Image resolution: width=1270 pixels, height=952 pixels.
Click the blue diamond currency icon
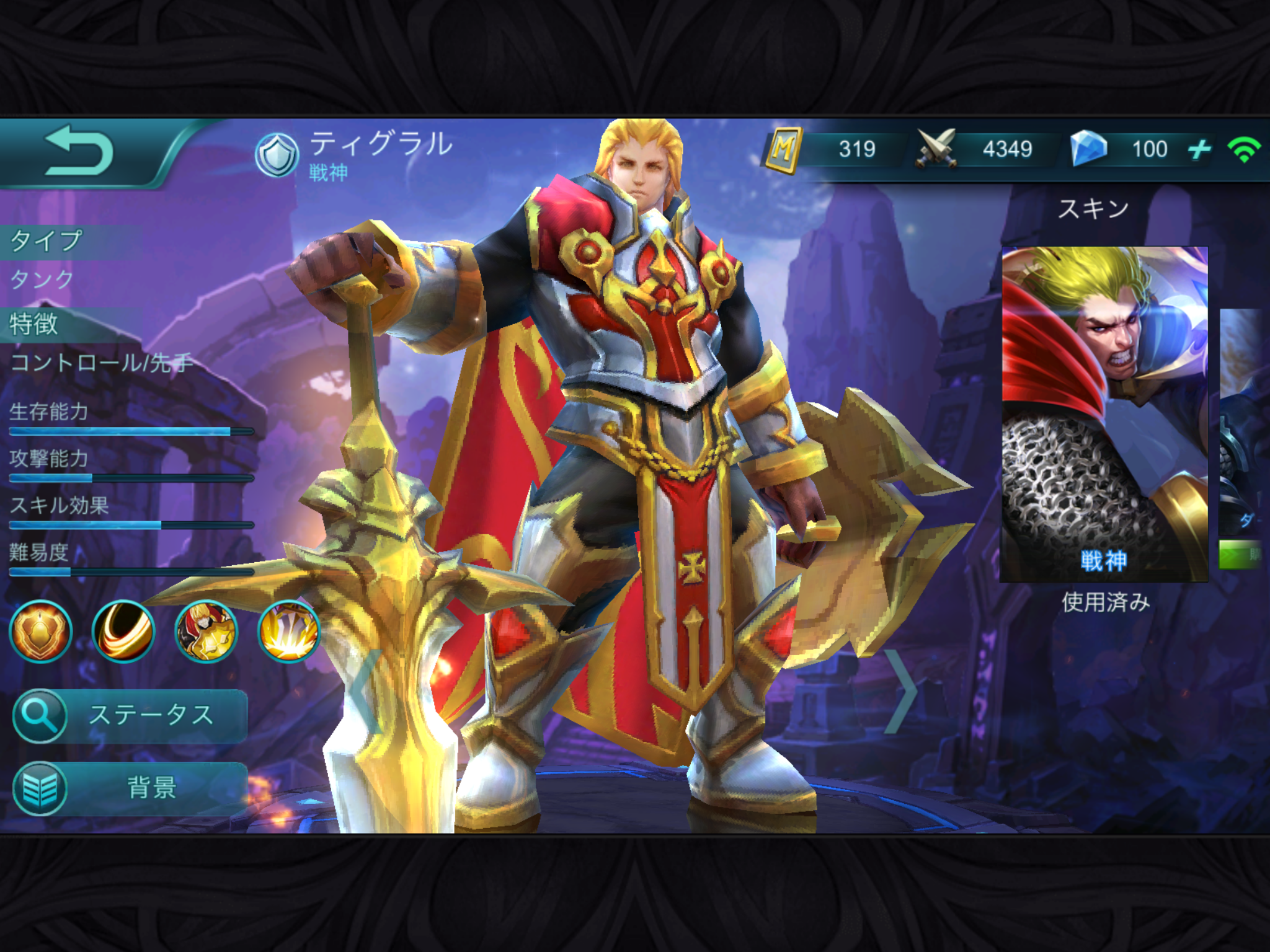tap(1089, 149)
